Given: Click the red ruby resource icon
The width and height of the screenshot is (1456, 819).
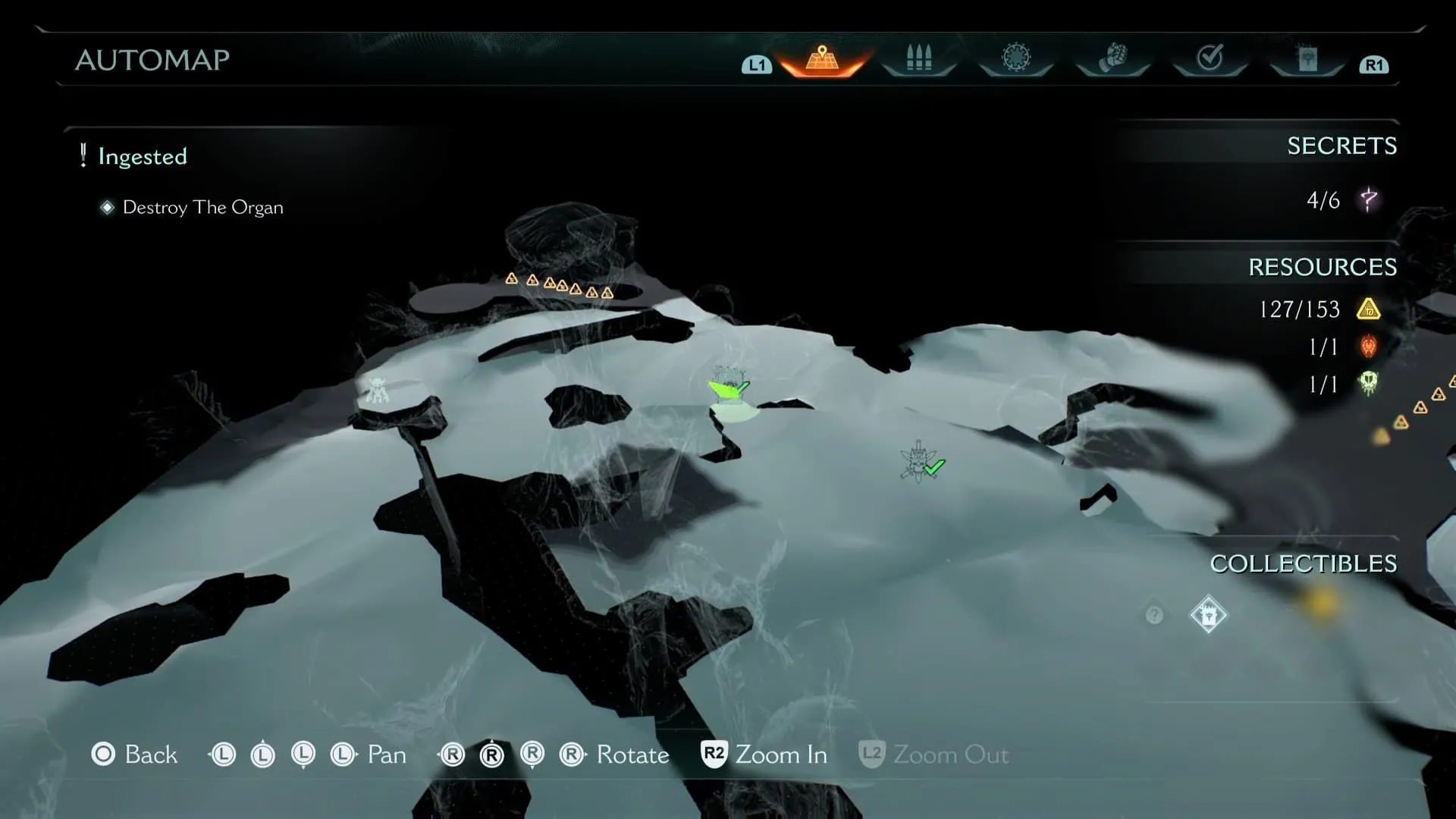Looking at the screenshot, I should (1369, 347).
